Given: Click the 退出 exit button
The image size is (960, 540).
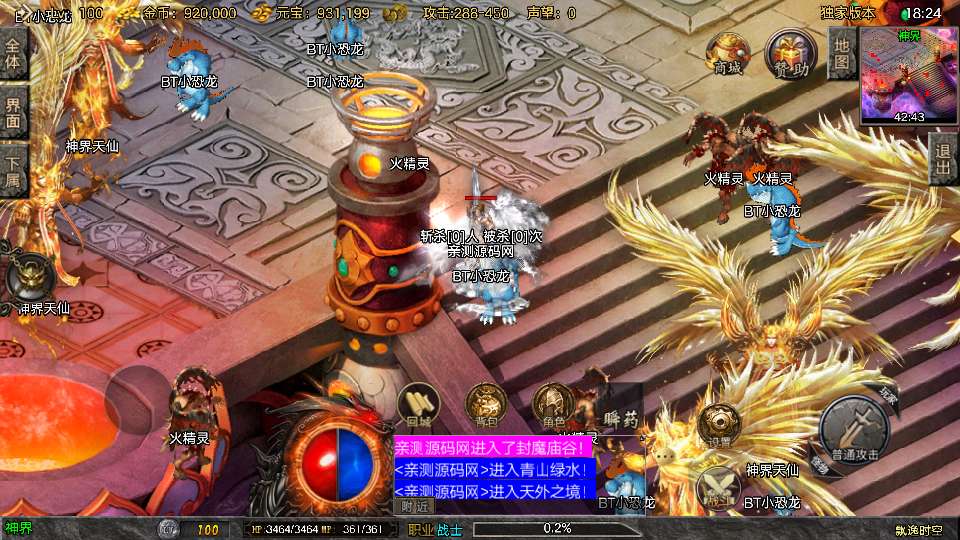Looking at the screenshot, I should pos(942,158).
